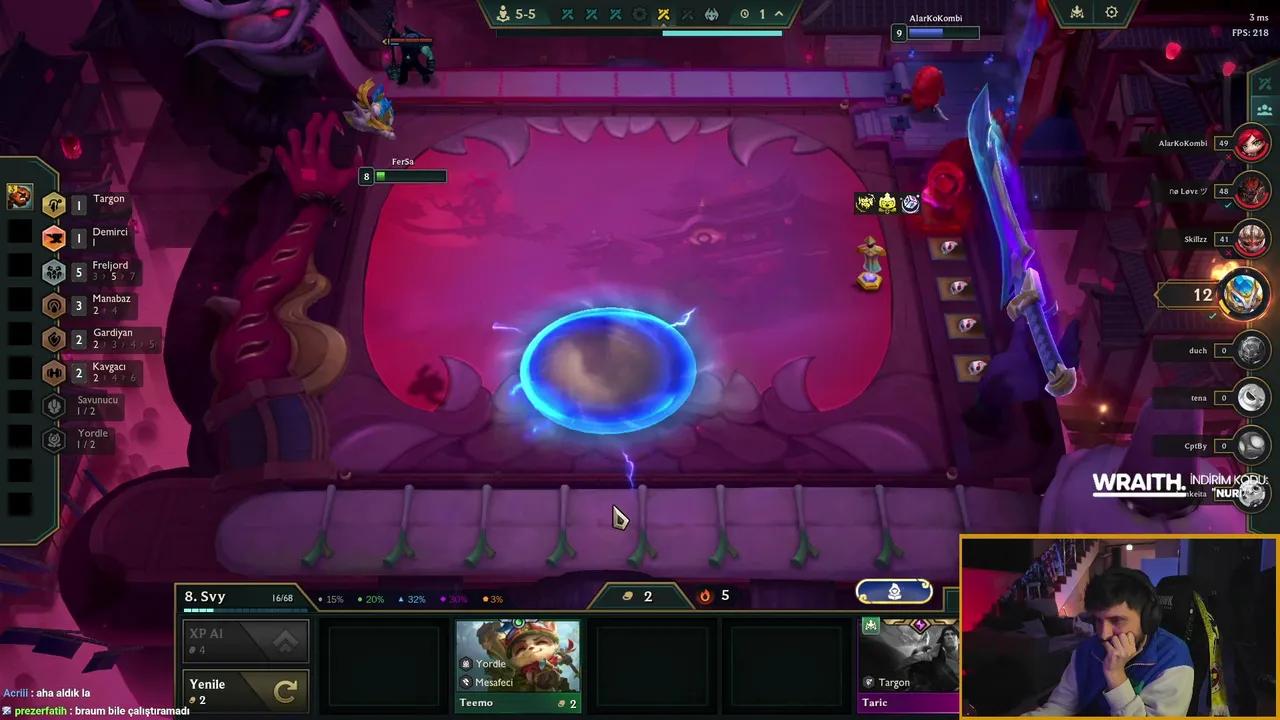Click the scouting helper icon next to settings
The width and height of the screenshot is (1280, 720).
click(1076, 13)
